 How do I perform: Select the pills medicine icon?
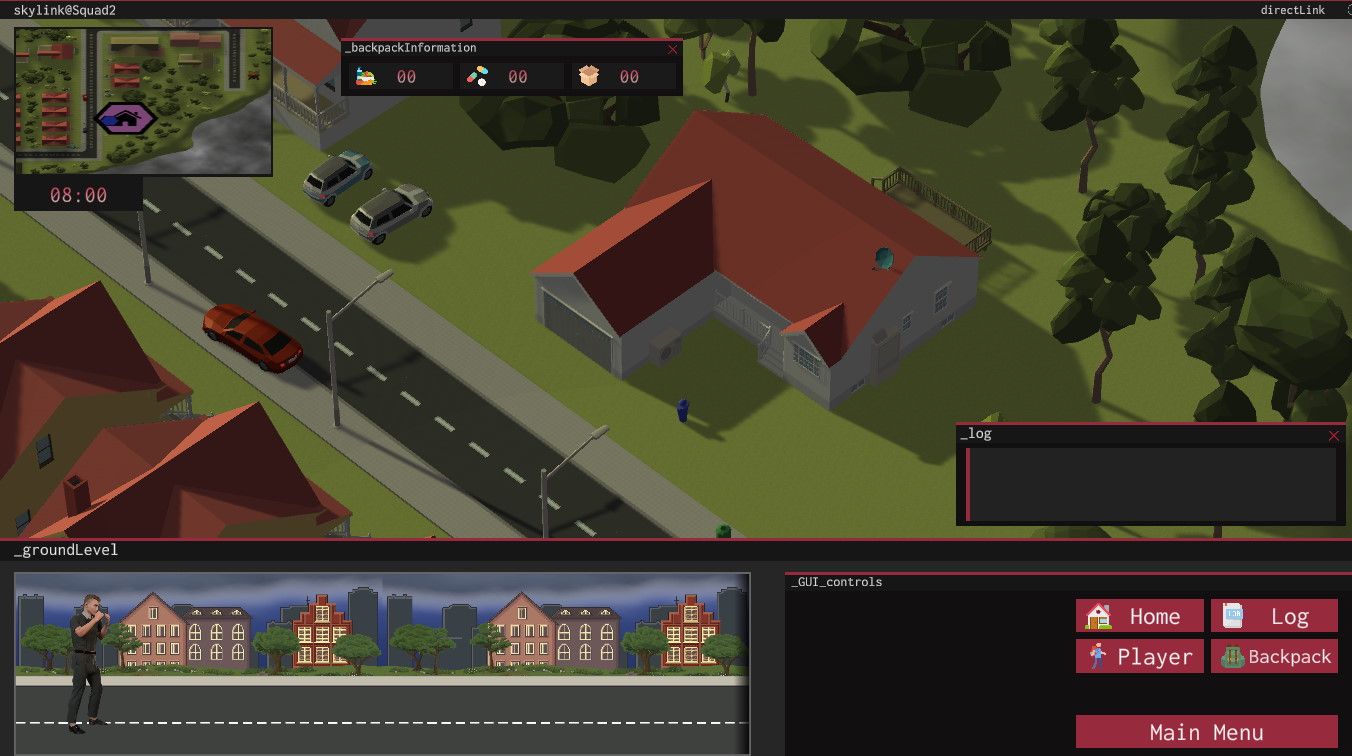[x=477, y=76]
